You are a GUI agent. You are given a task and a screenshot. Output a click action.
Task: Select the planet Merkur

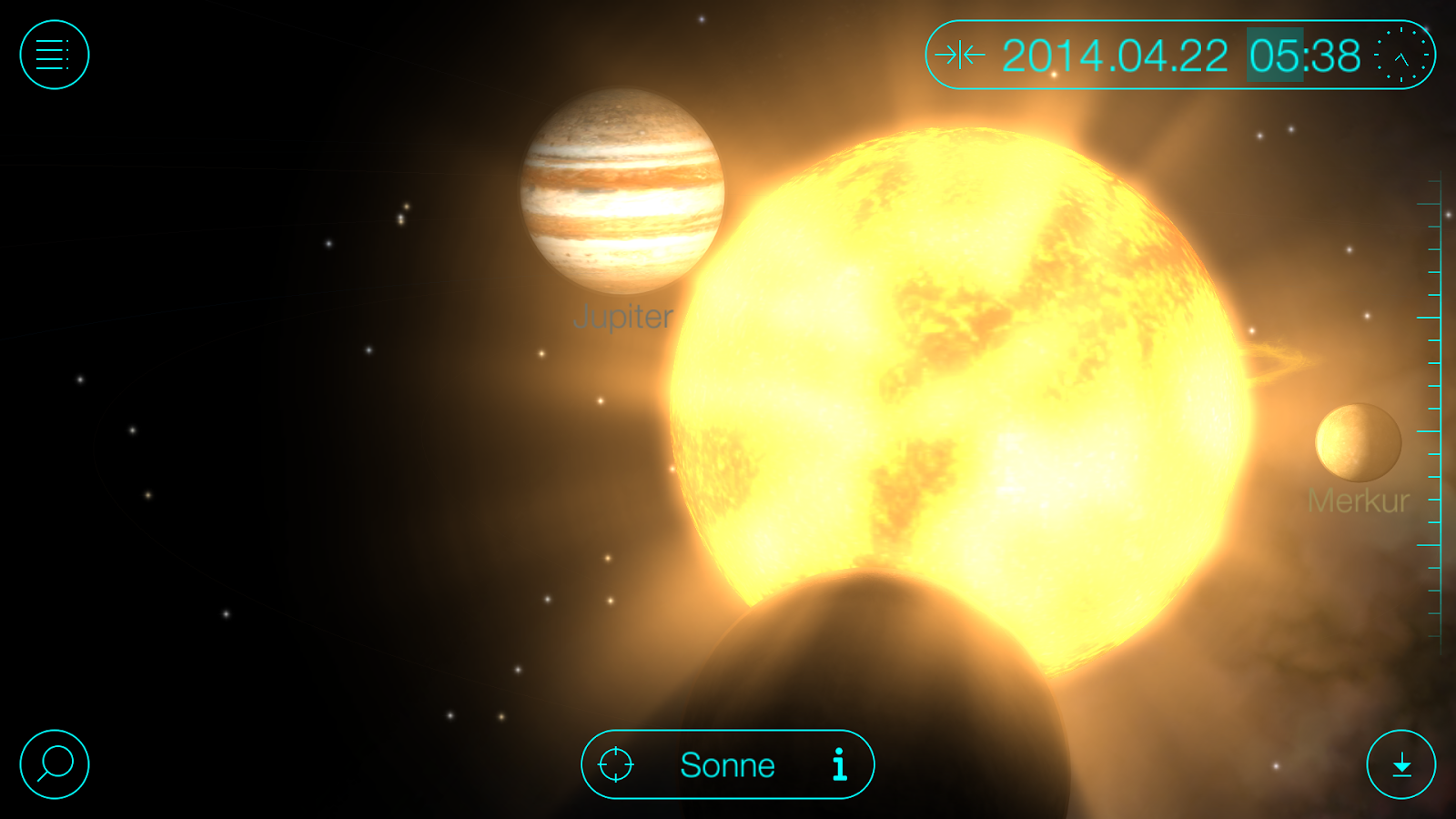pos(1356,444)
